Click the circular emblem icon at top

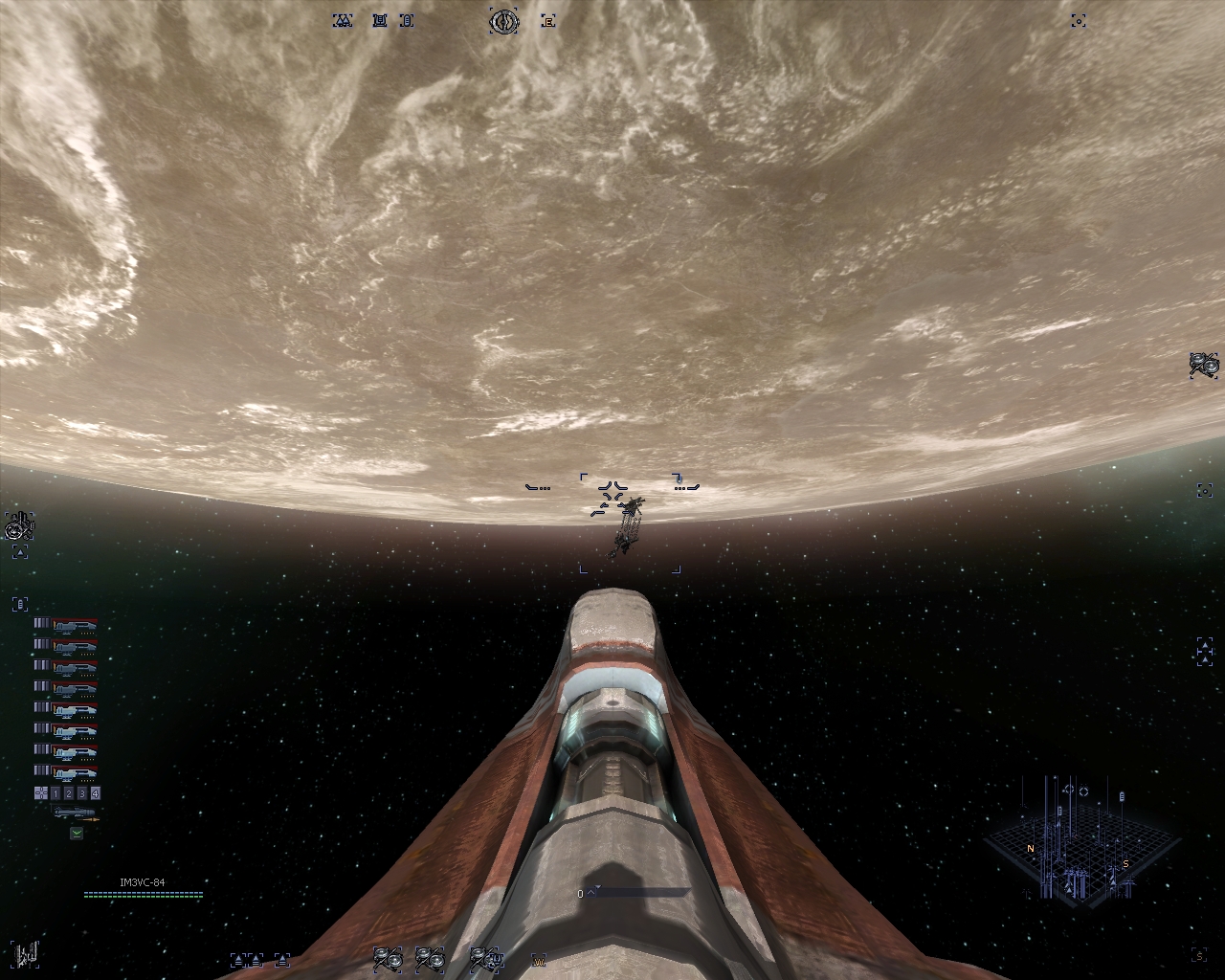tap(503, 21)
